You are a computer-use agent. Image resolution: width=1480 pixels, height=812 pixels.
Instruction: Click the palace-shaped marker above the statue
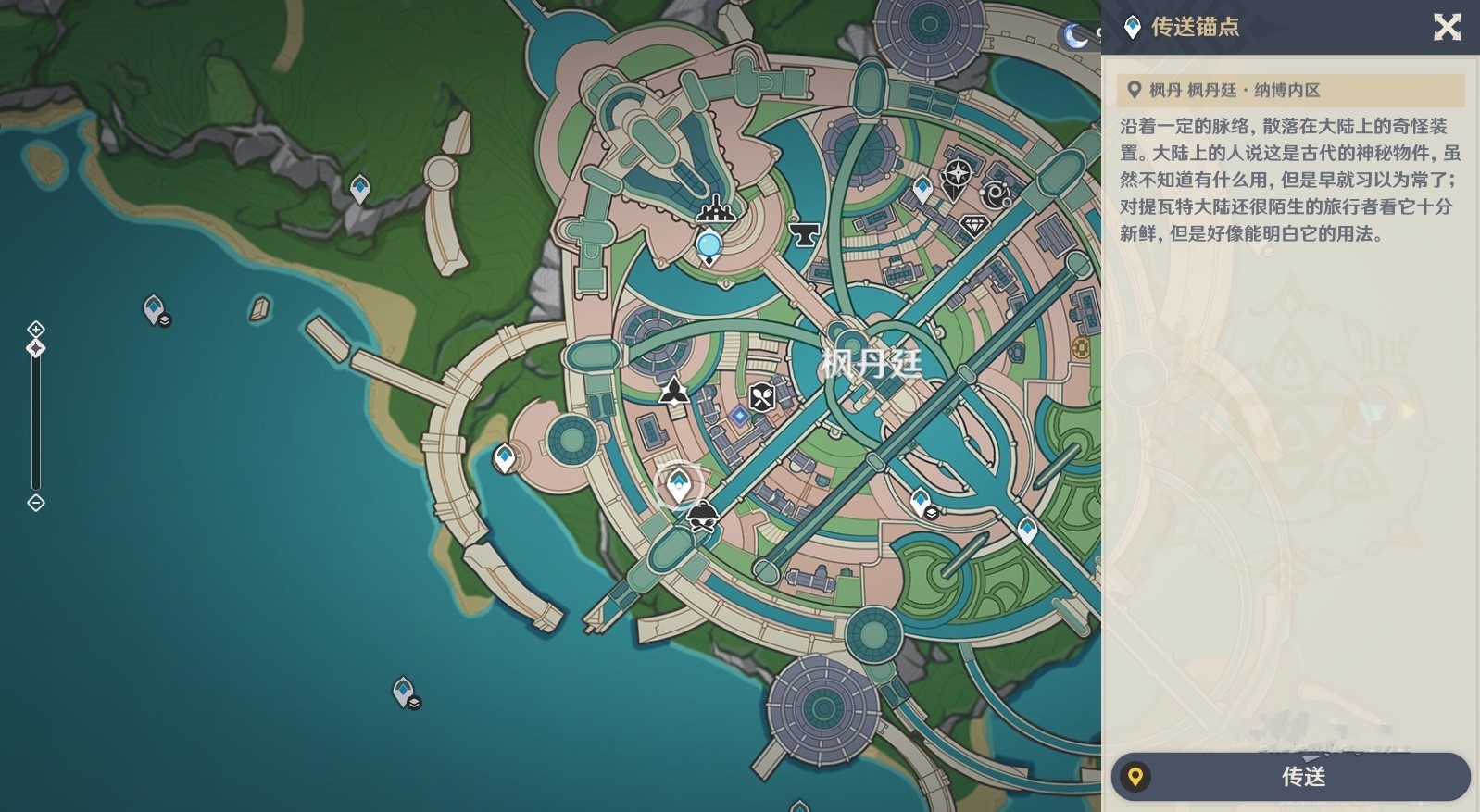click(x=715, y=210)
